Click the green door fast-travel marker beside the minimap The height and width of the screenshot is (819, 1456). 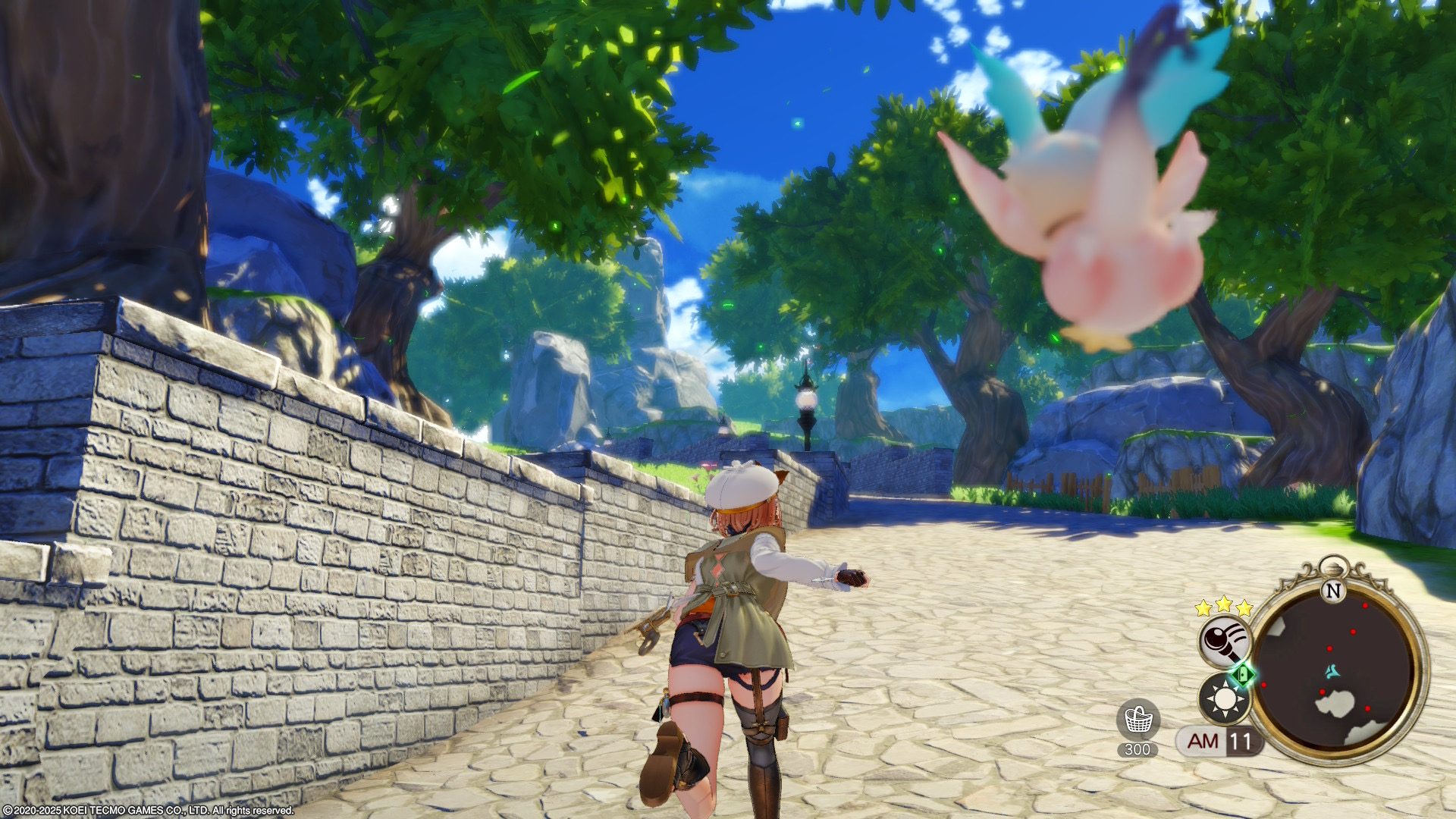[1242, 675]
